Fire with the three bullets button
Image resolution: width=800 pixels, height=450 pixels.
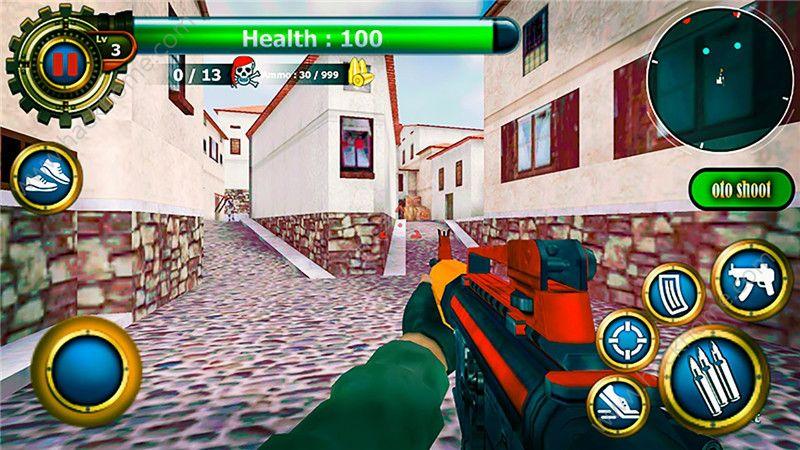point(713,379)
